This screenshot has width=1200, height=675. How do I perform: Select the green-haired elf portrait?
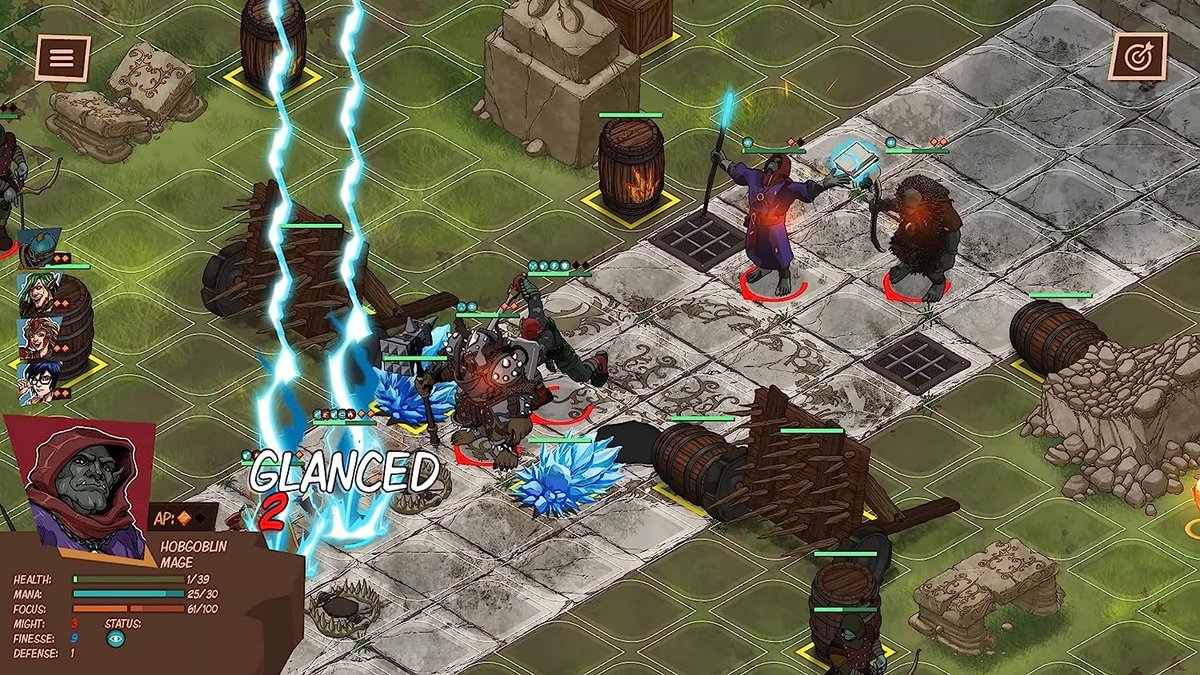[39, 292]
